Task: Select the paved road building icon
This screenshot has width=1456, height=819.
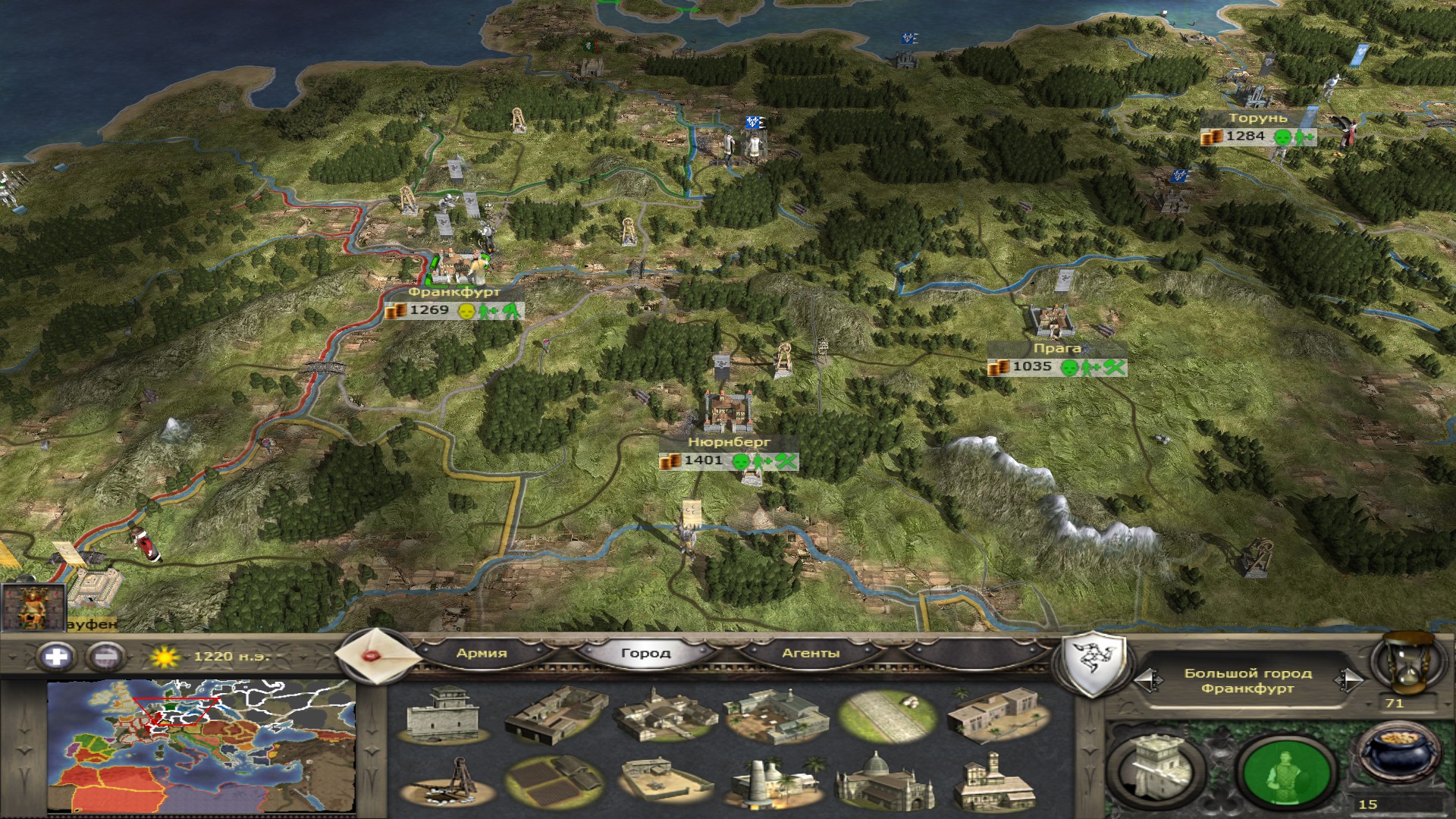Action: tap(886, 717)
